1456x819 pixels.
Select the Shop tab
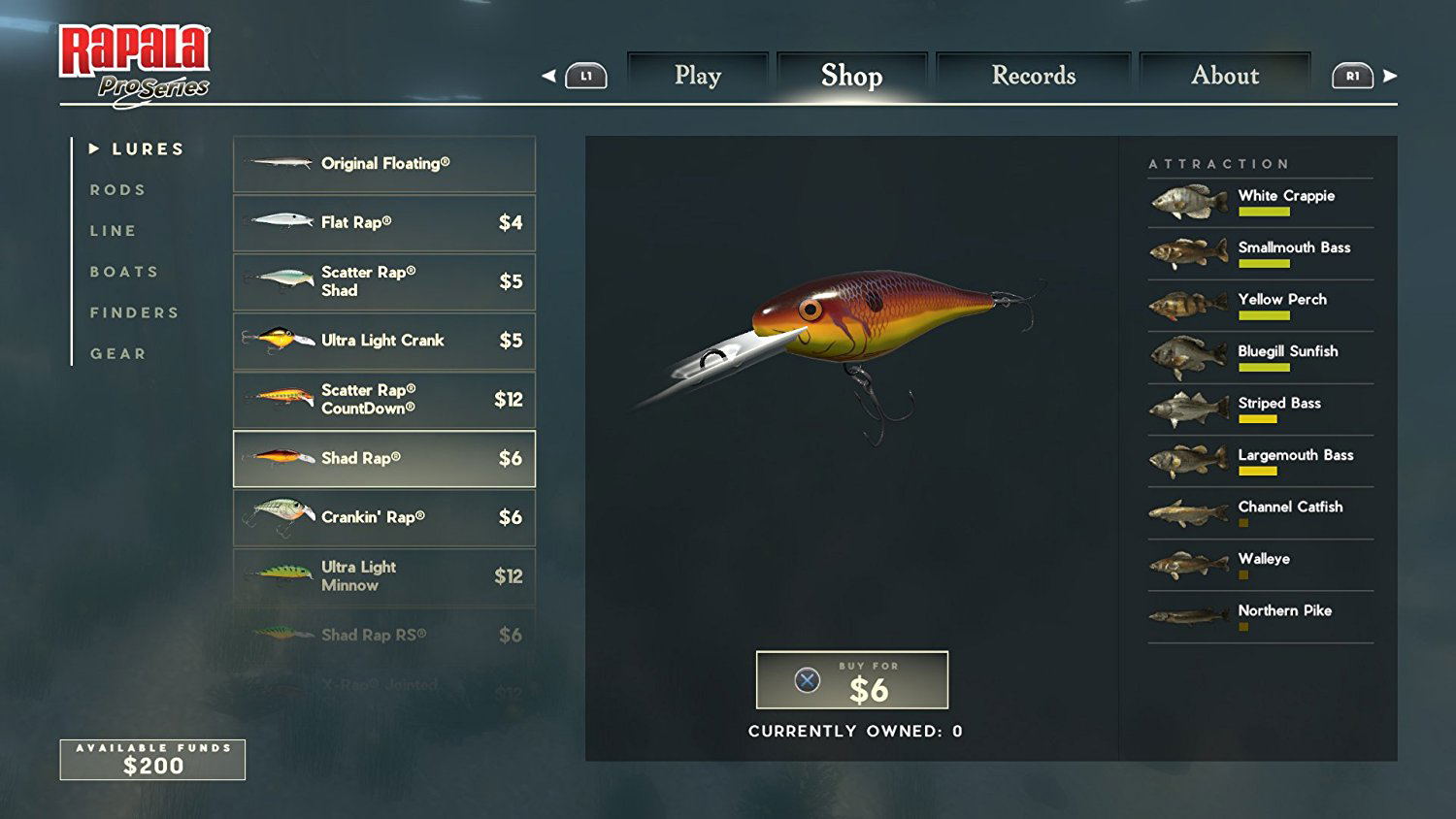851,76
